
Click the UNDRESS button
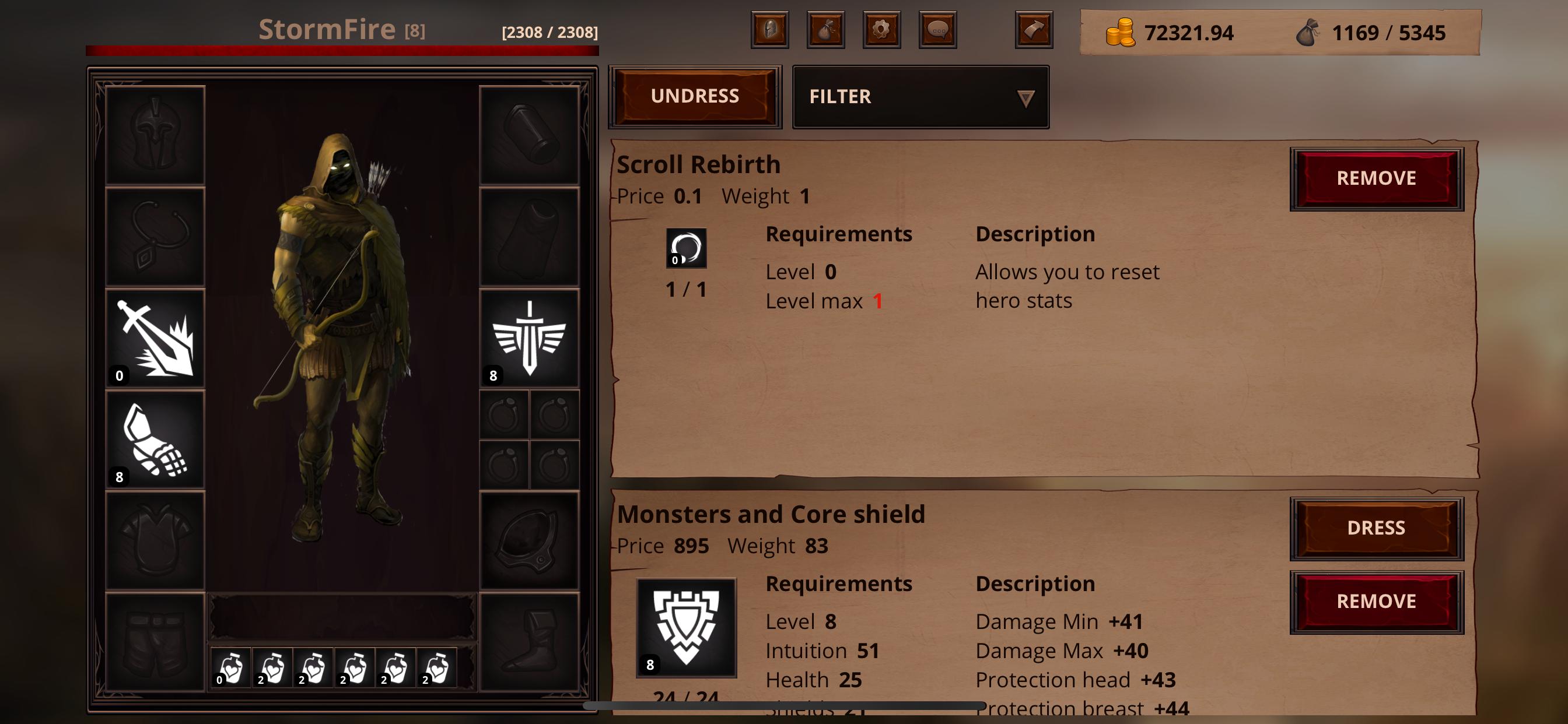coord(695,96)
